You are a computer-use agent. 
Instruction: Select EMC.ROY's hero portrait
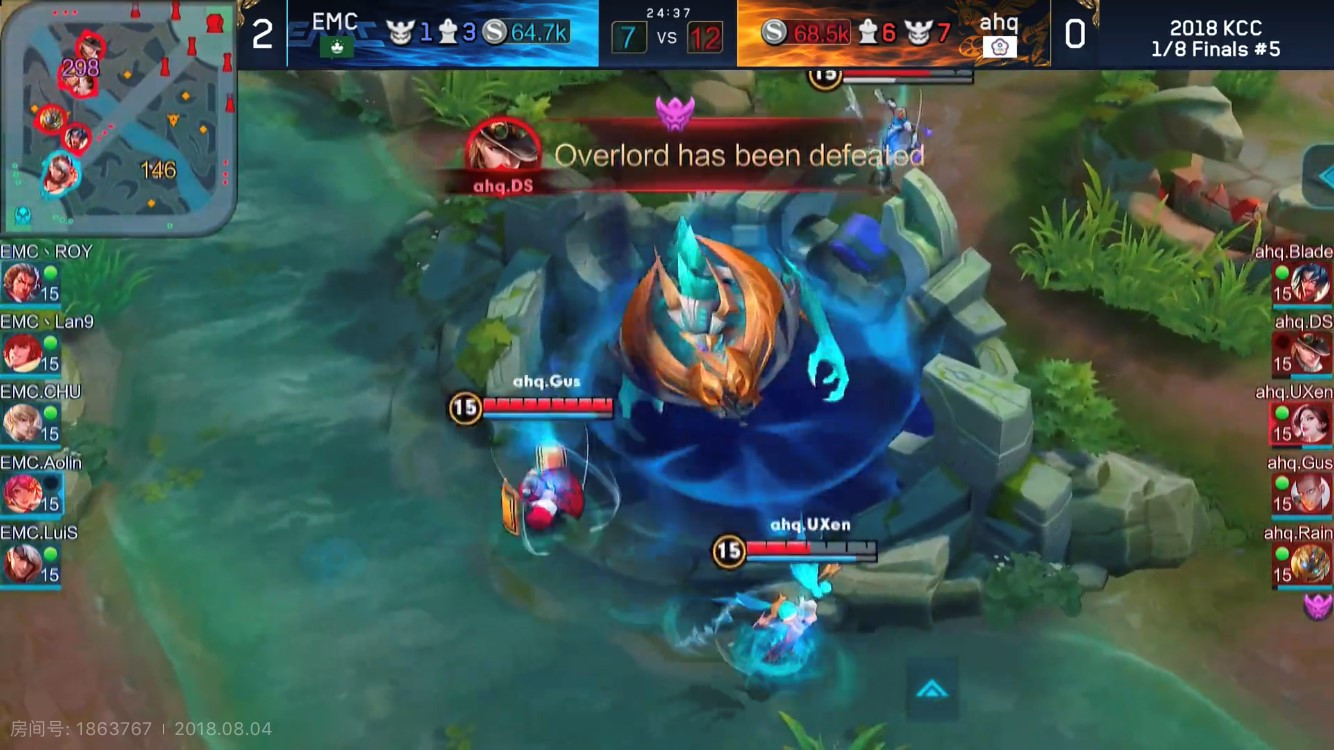click(x=22, y=283)
